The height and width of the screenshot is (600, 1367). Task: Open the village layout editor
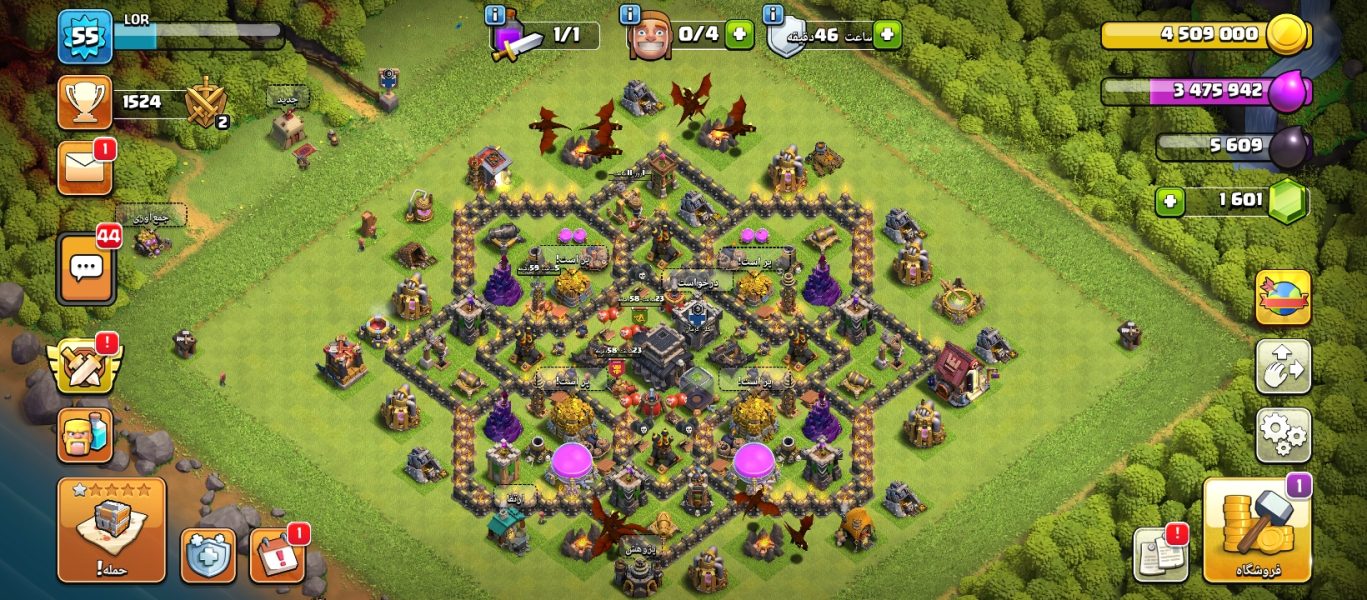(1283, 367)
